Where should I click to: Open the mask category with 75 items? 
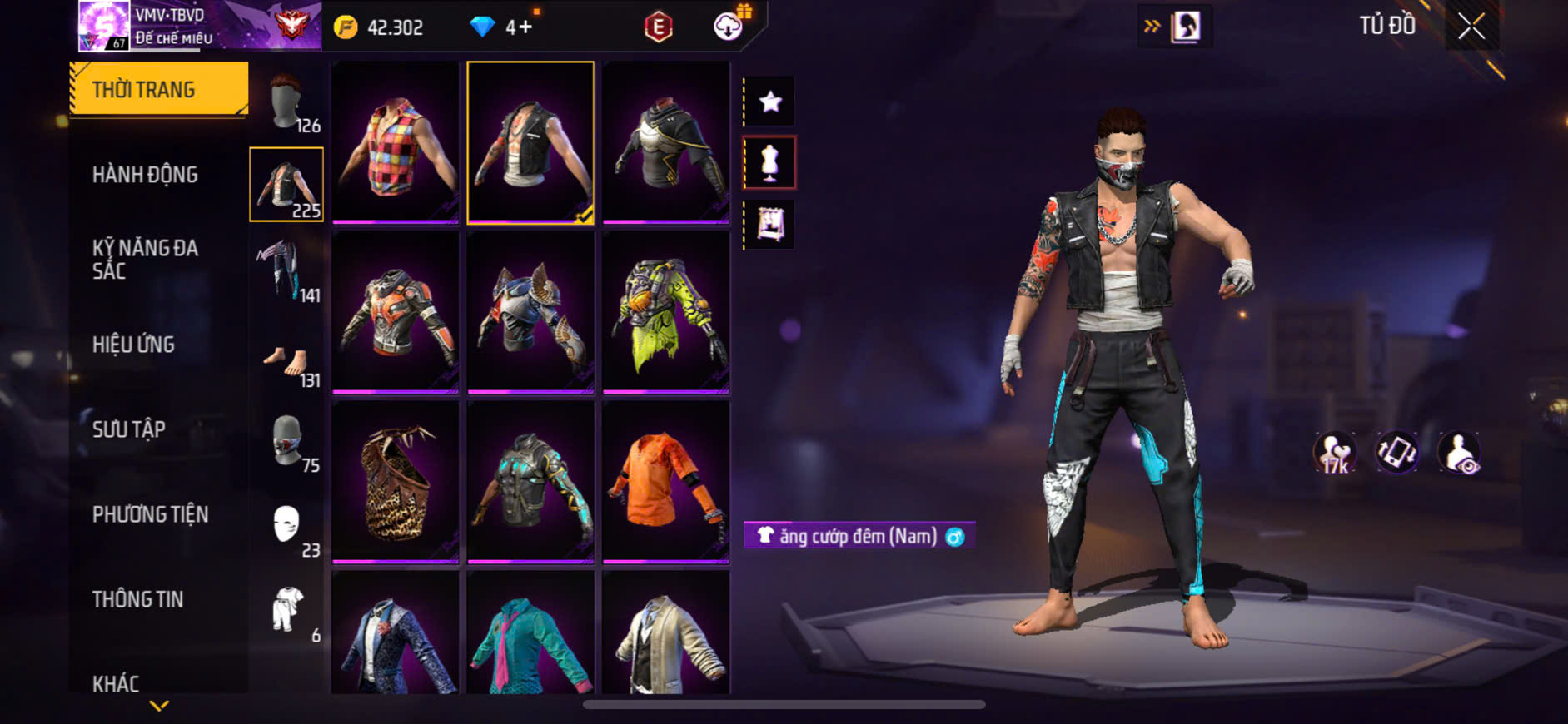[x=286, y=441]
